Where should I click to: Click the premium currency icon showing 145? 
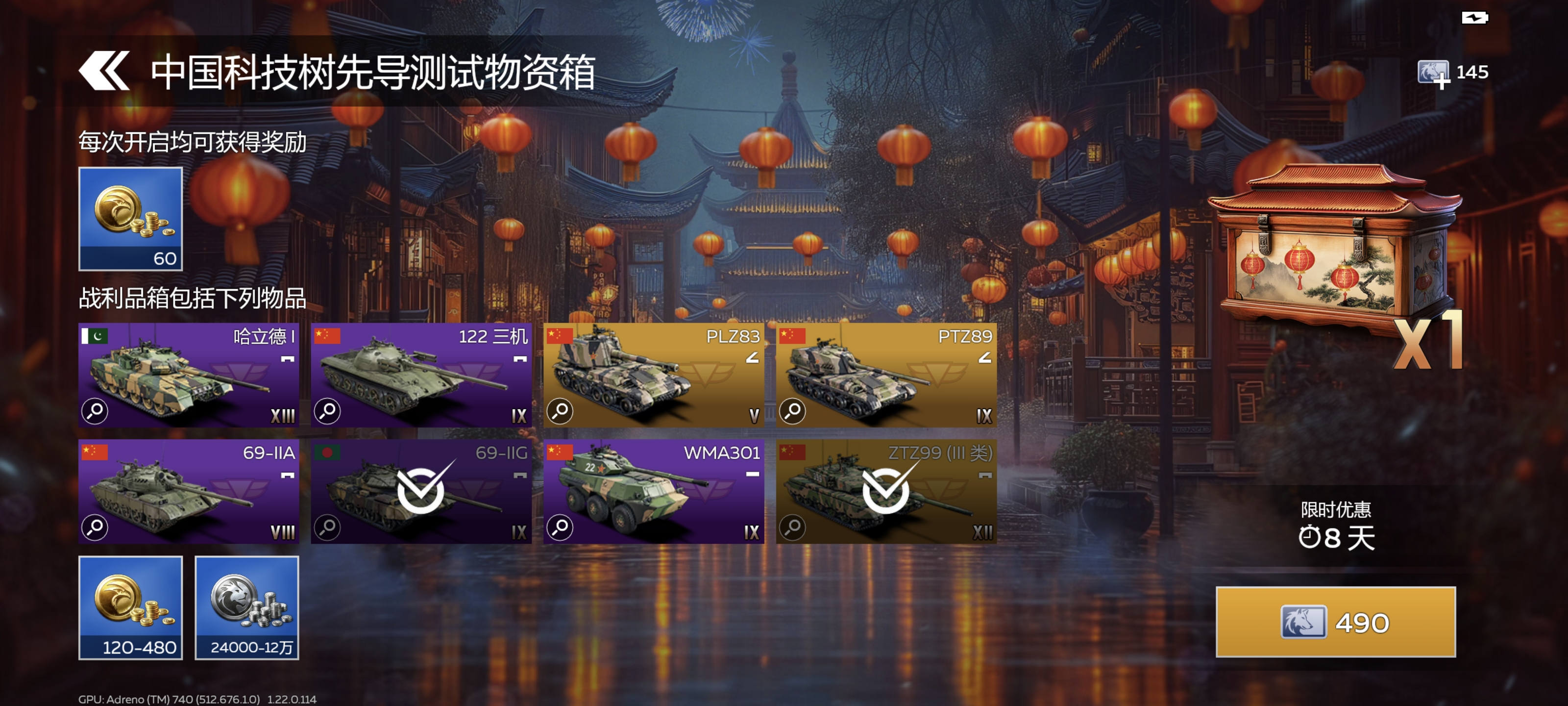pos(1434,72)
